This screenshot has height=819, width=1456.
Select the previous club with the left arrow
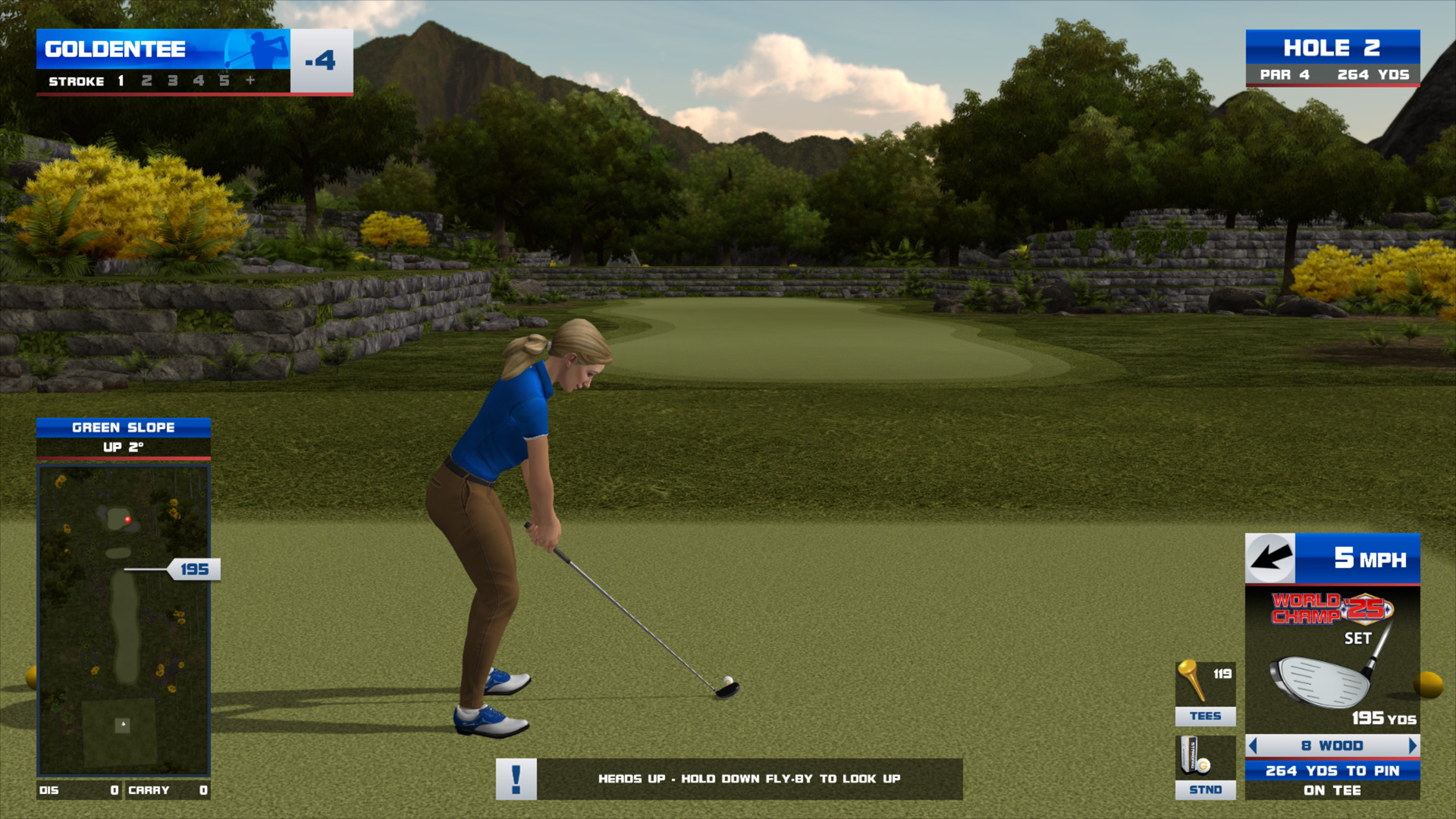pos(1254,746)
